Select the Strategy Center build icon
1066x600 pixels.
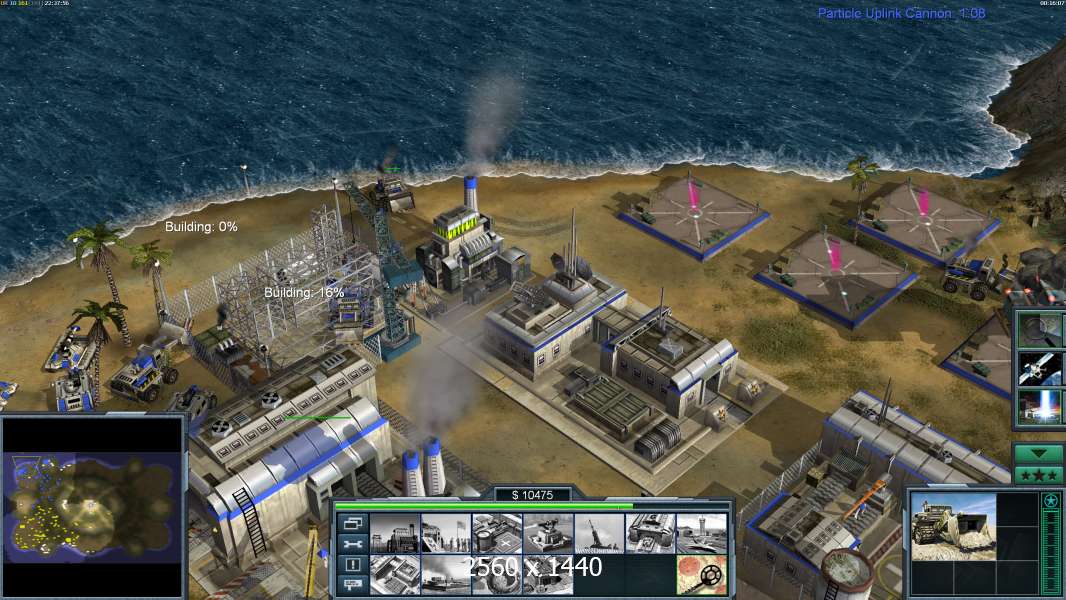click(394, 574)
